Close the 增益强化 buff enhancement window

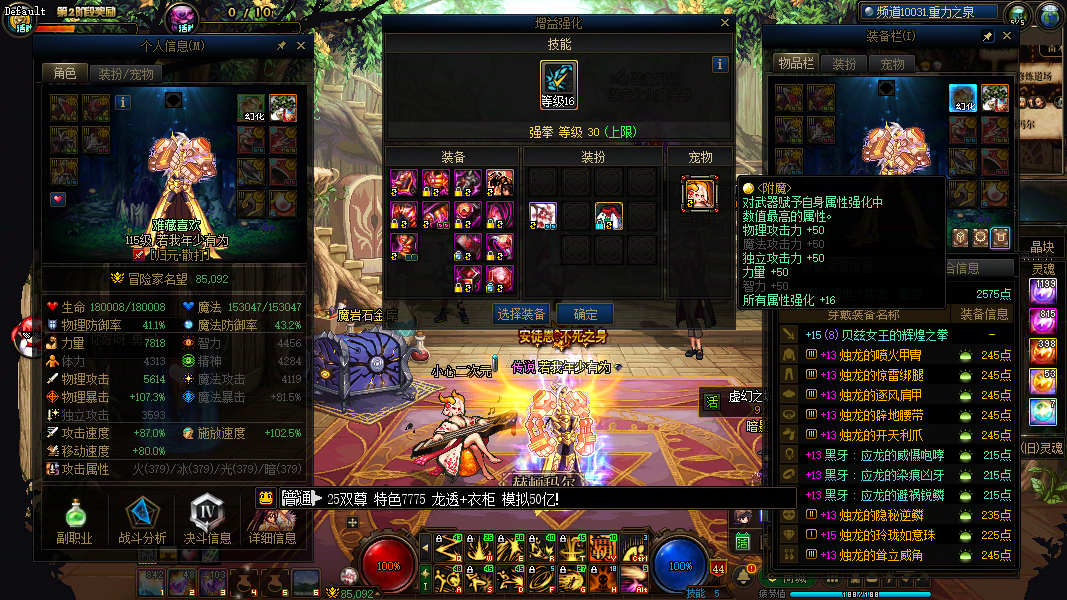[725, 22]
